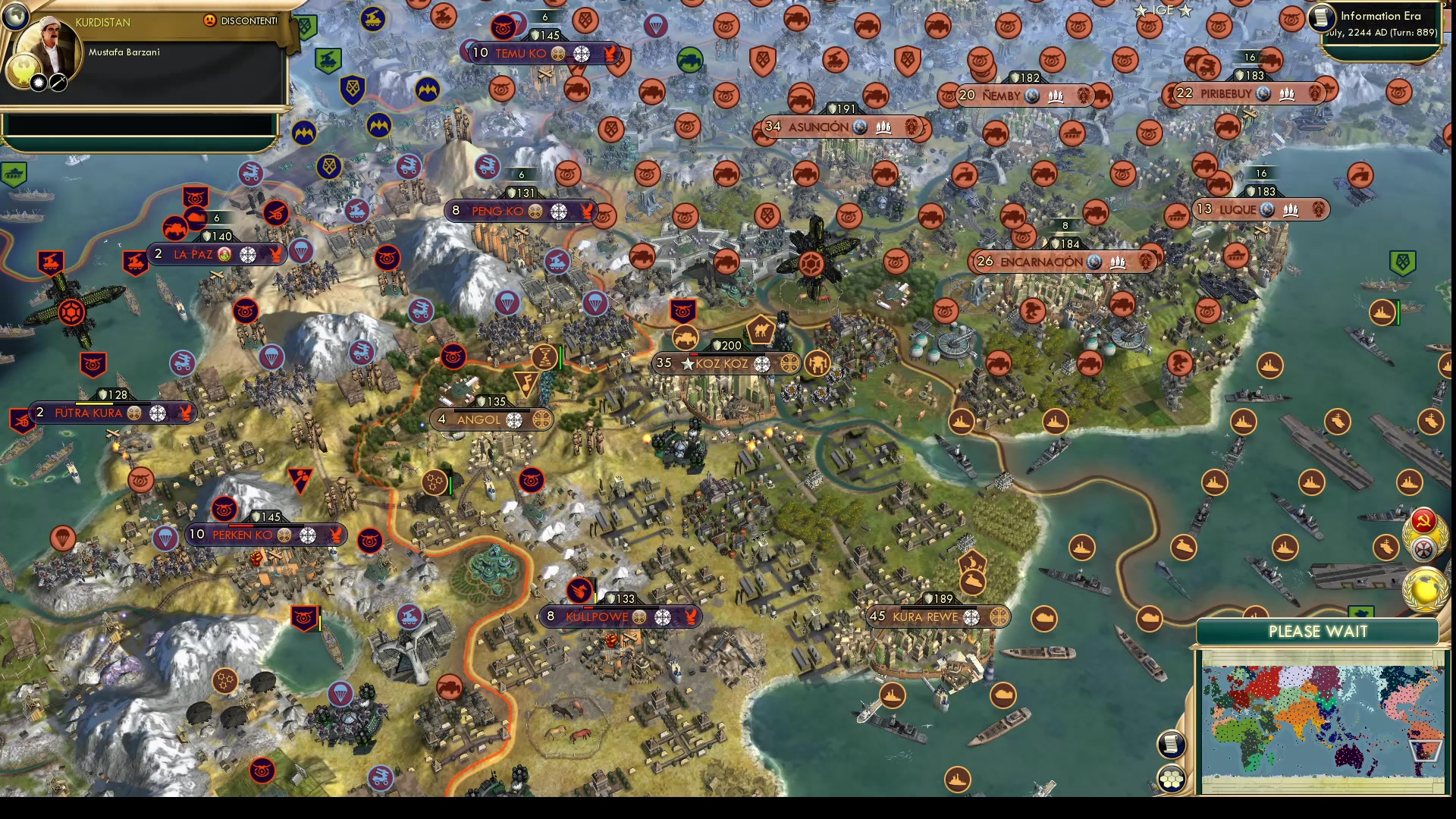Click the hammer-and-sickle diplomacy notification medal
Image resolution: width=1456 pixels, height=819 pixels.
(x=1423, y=521)
